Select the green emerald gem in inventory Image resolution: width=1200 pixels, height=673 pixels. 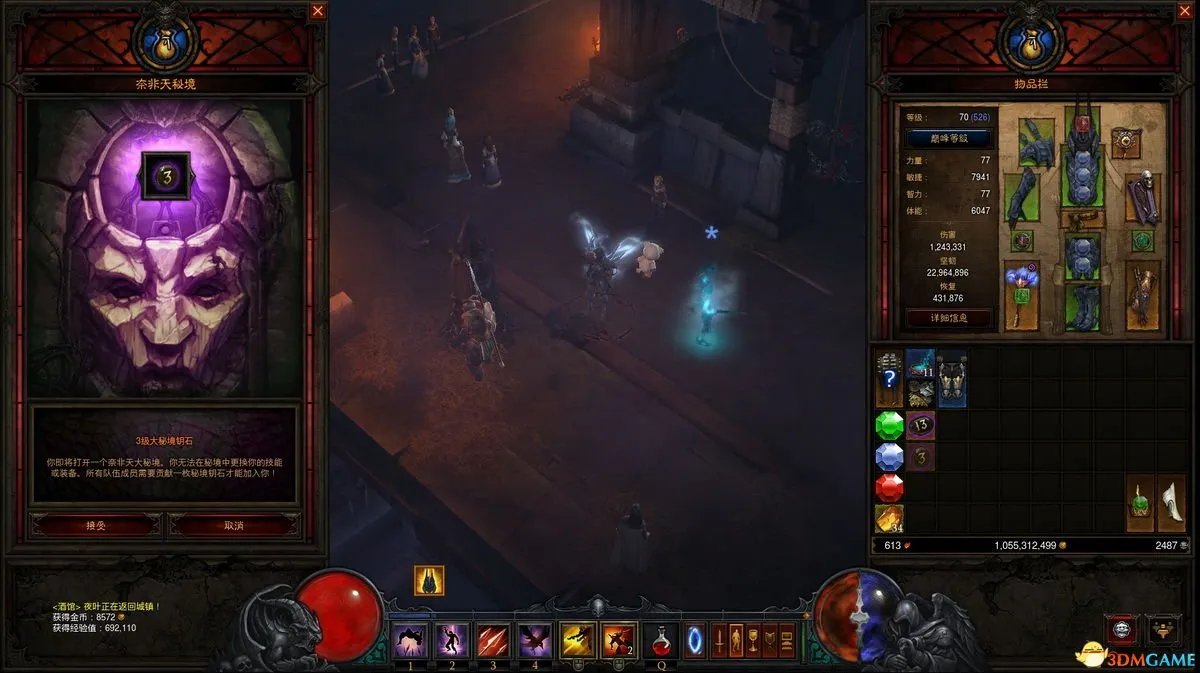889,426
